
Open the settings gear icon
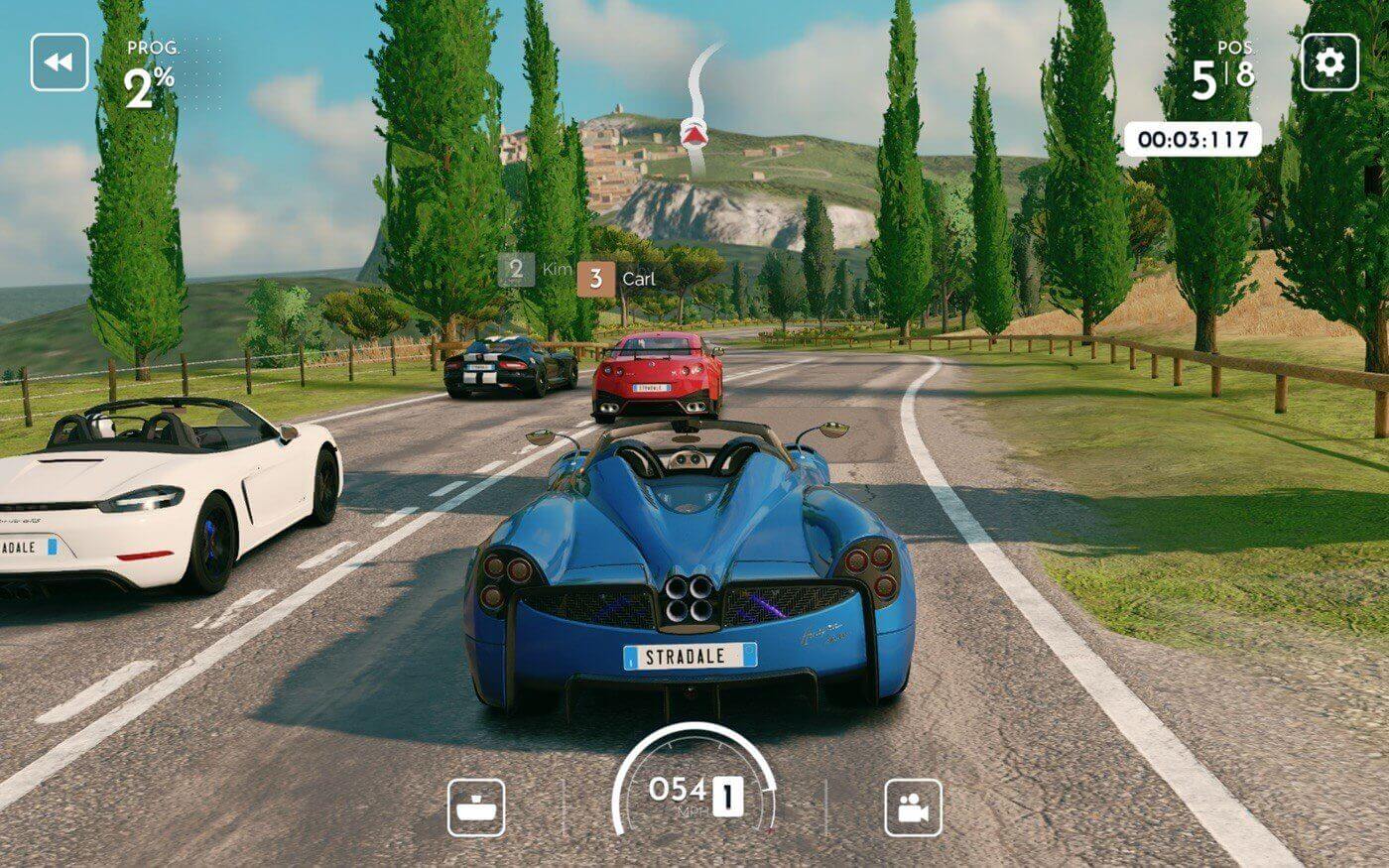(x=1330, y=62)
